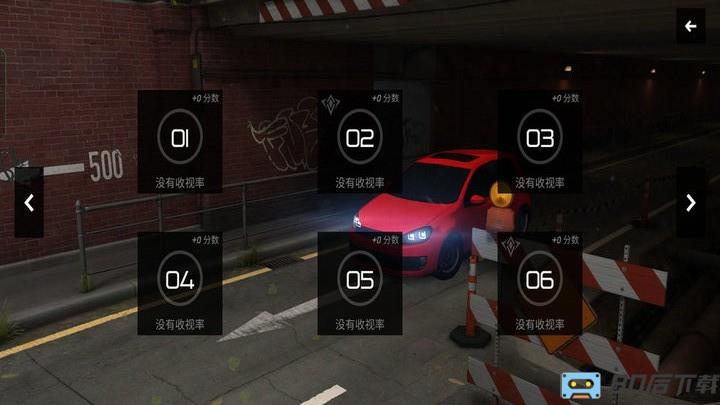Choose level 02 tile
The height and width of the screenshot is (405, 720).
pos(360,141)
